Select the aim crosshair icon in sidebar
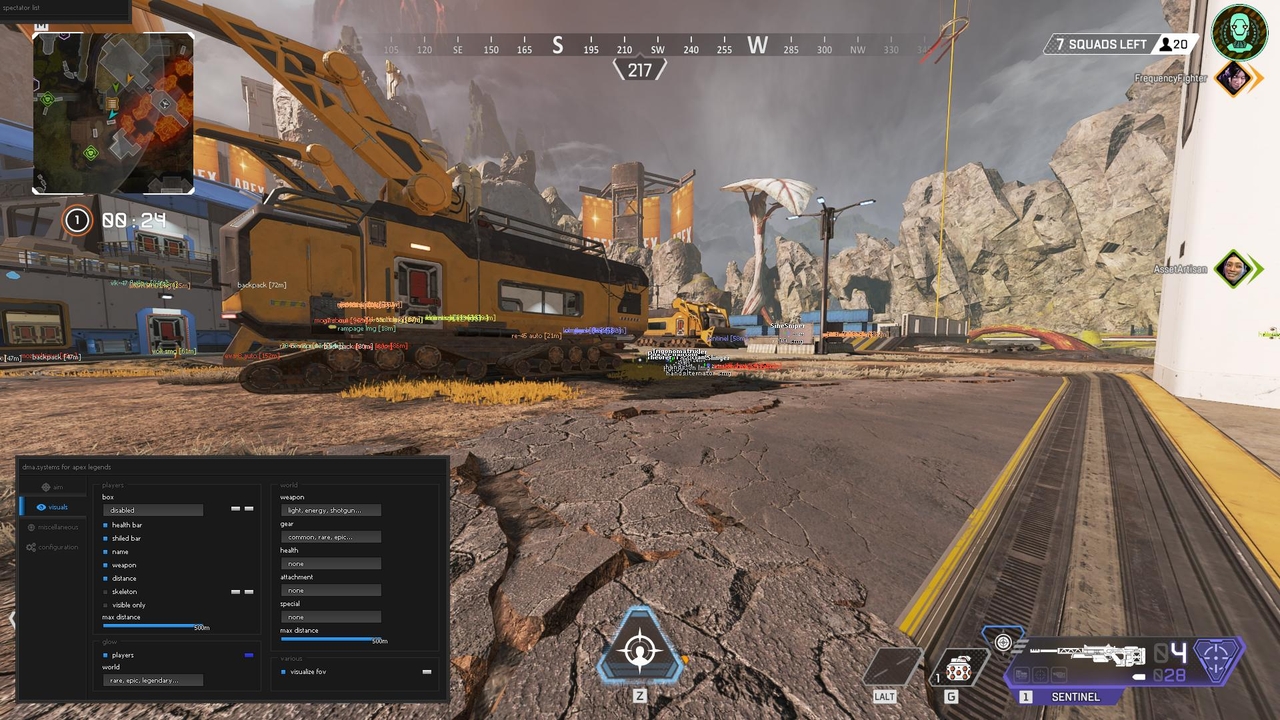The image size is (1280, 720). point(48,487)
